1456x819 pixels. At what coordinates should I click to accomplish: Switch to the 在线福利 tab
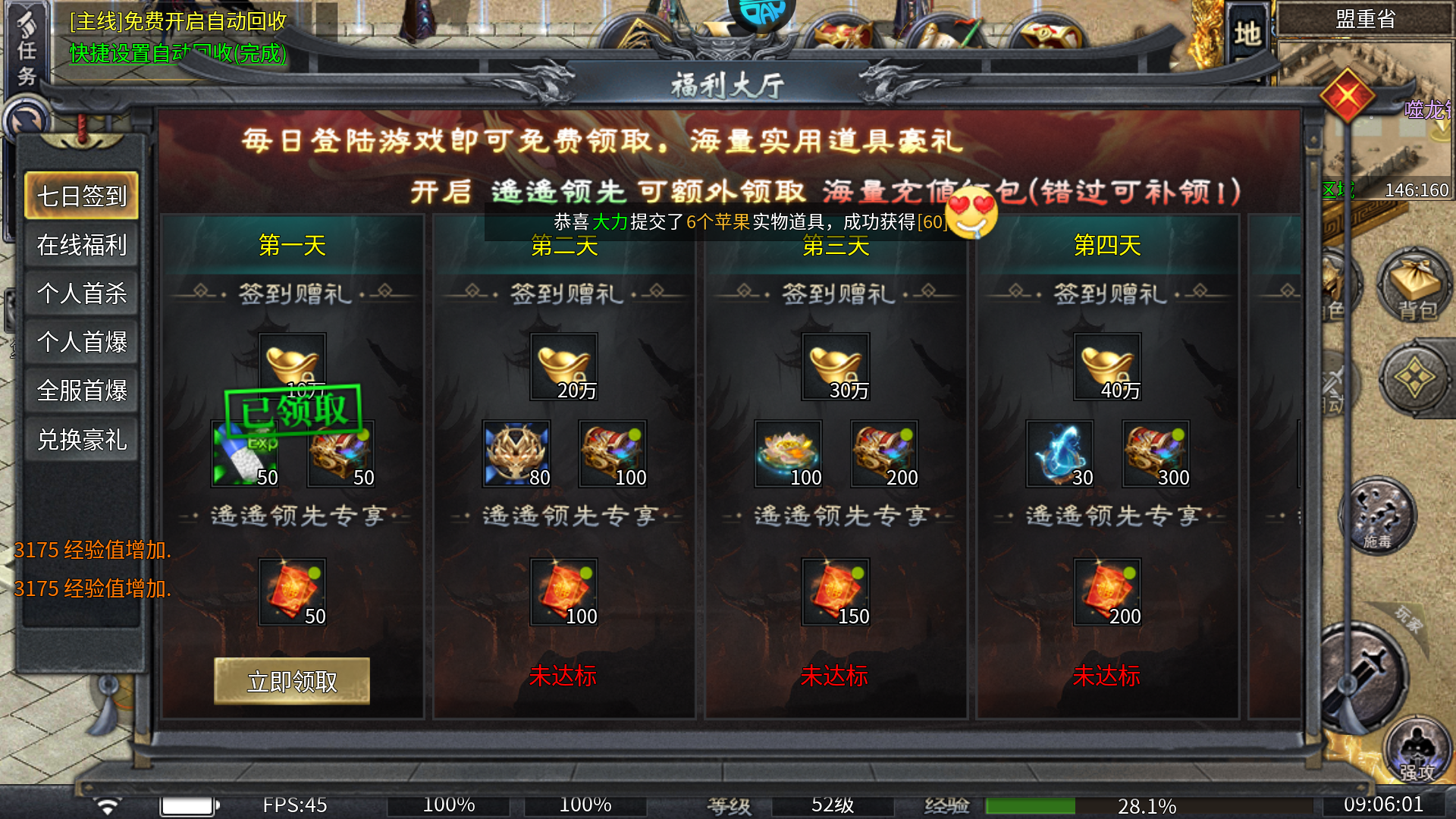[x=81, y=246]
